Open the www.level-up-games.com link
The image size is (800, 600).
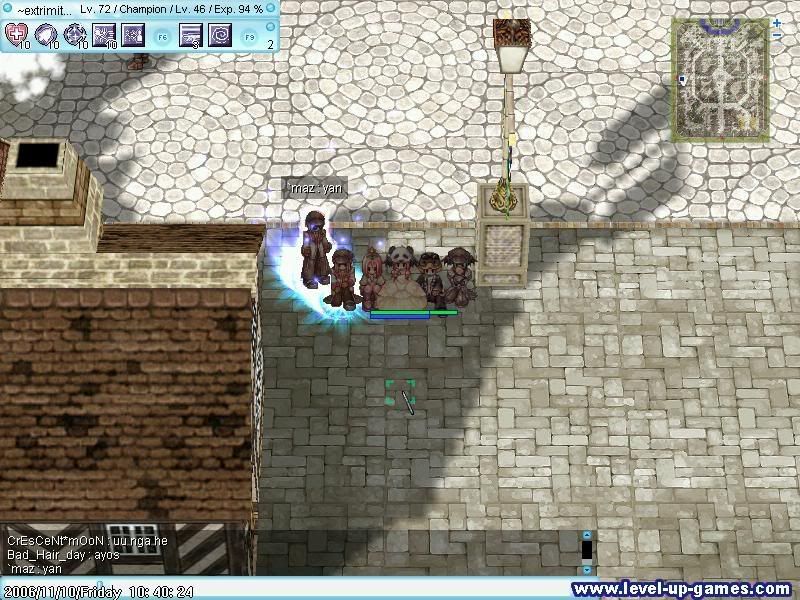[x=681, y=589]
